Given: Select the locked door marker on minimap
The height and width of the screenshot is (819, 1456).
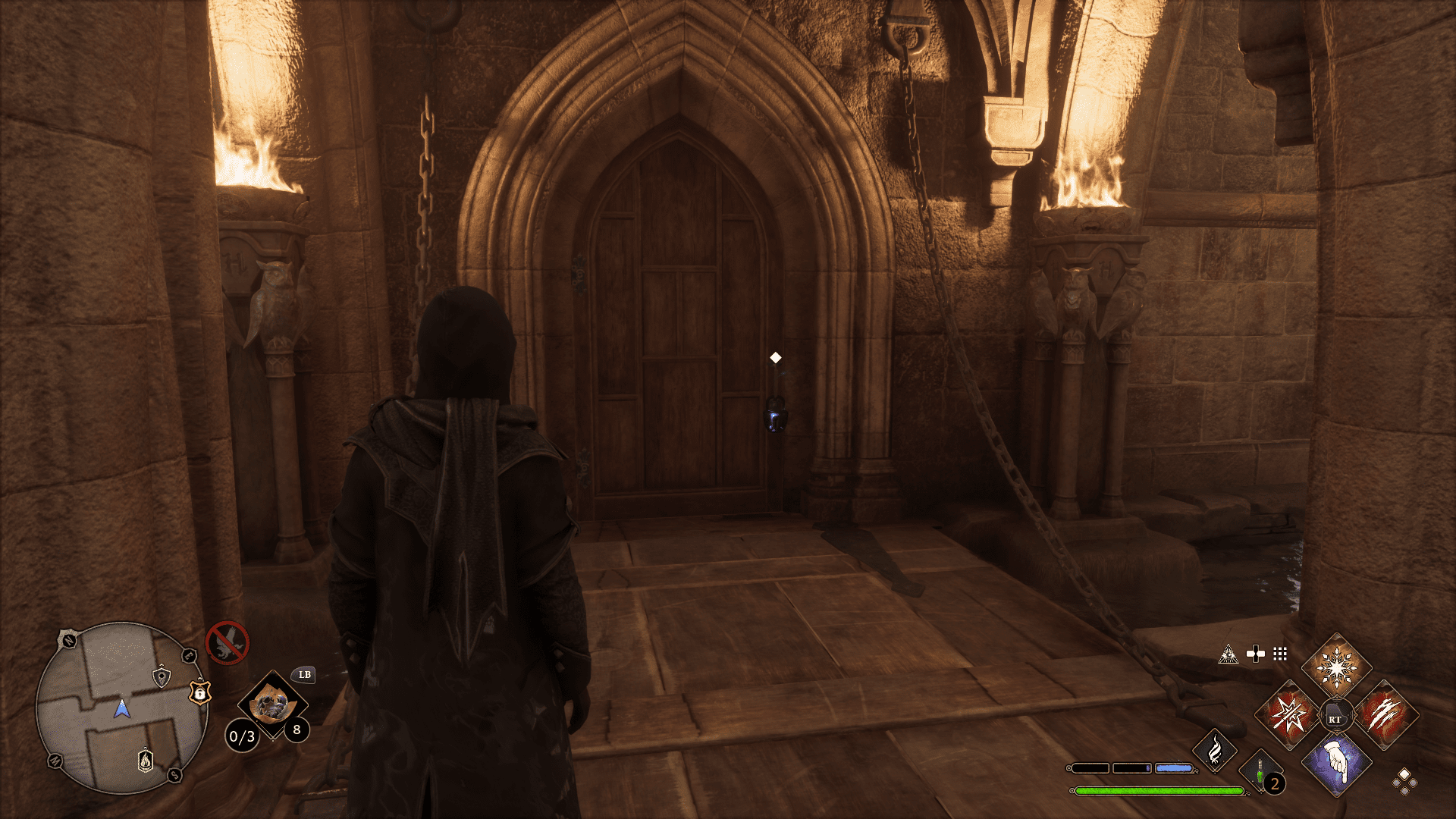Looking at the screenshot, I should tap(199, 692).
